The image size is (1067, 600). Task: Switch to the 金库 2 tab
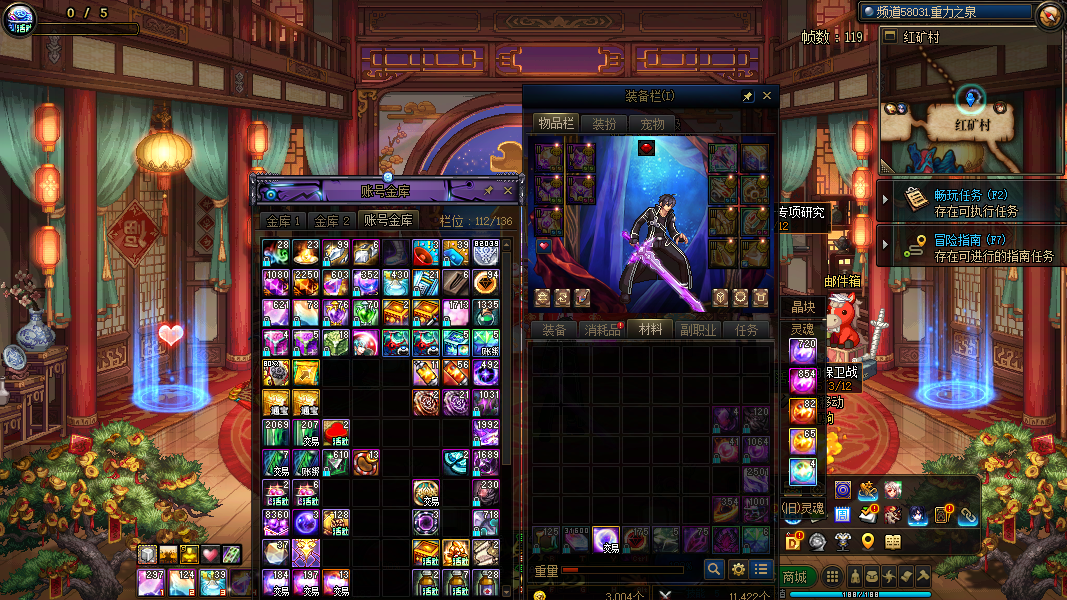coord(332,221)
